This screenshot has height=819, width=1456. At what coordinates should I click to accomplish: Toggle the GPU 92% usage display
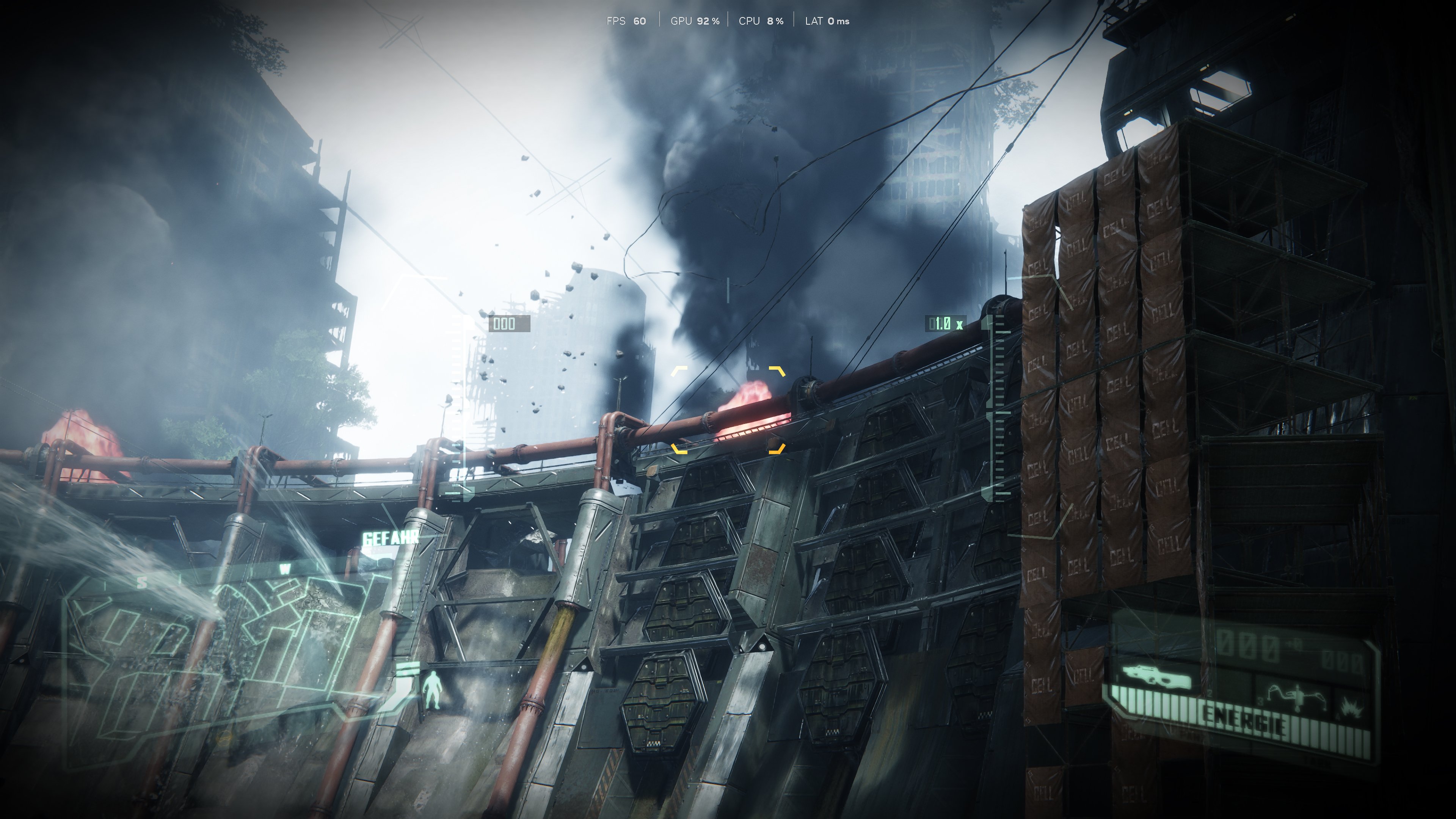click(695, 21)
